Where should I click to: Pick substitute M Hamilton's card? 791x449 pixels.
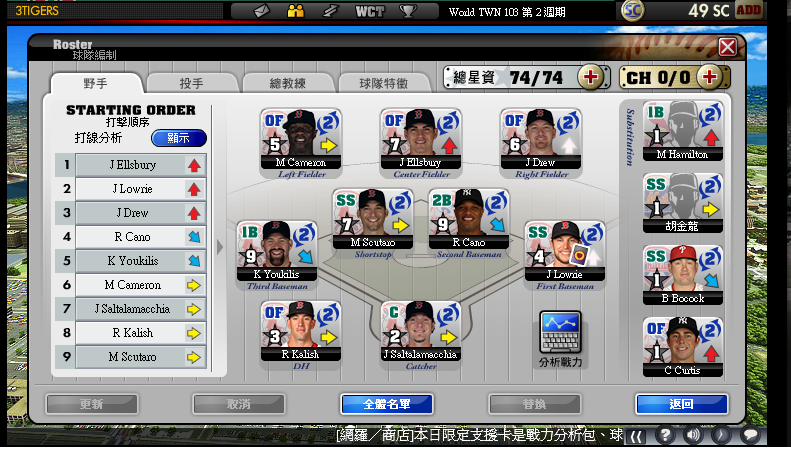click(682, 130)
